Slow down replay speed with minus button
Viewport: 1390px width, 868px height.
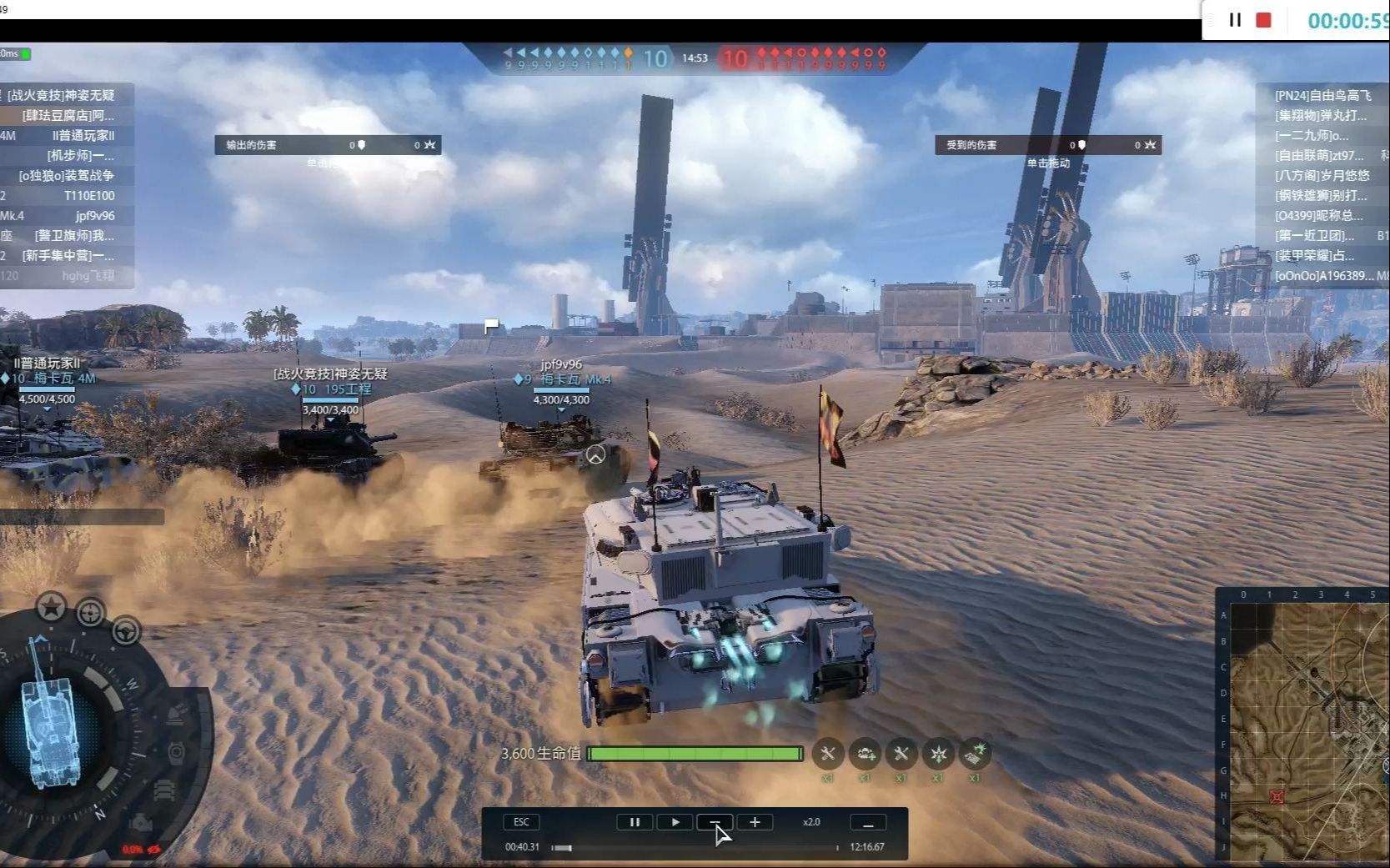[715, 822]
